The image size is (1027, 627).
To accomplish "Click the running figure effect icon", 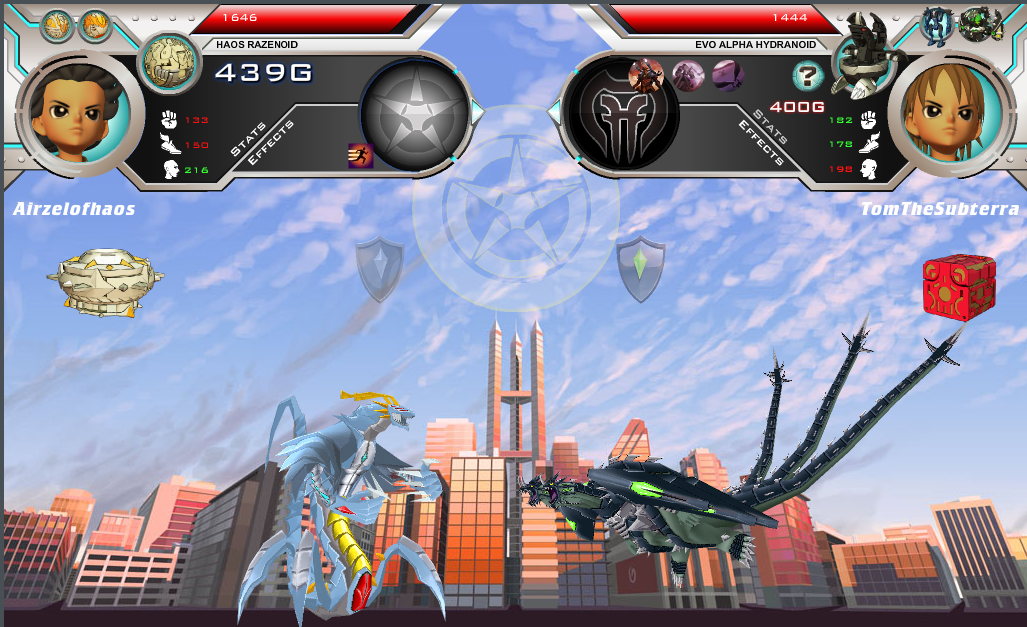I will point(360,155).
